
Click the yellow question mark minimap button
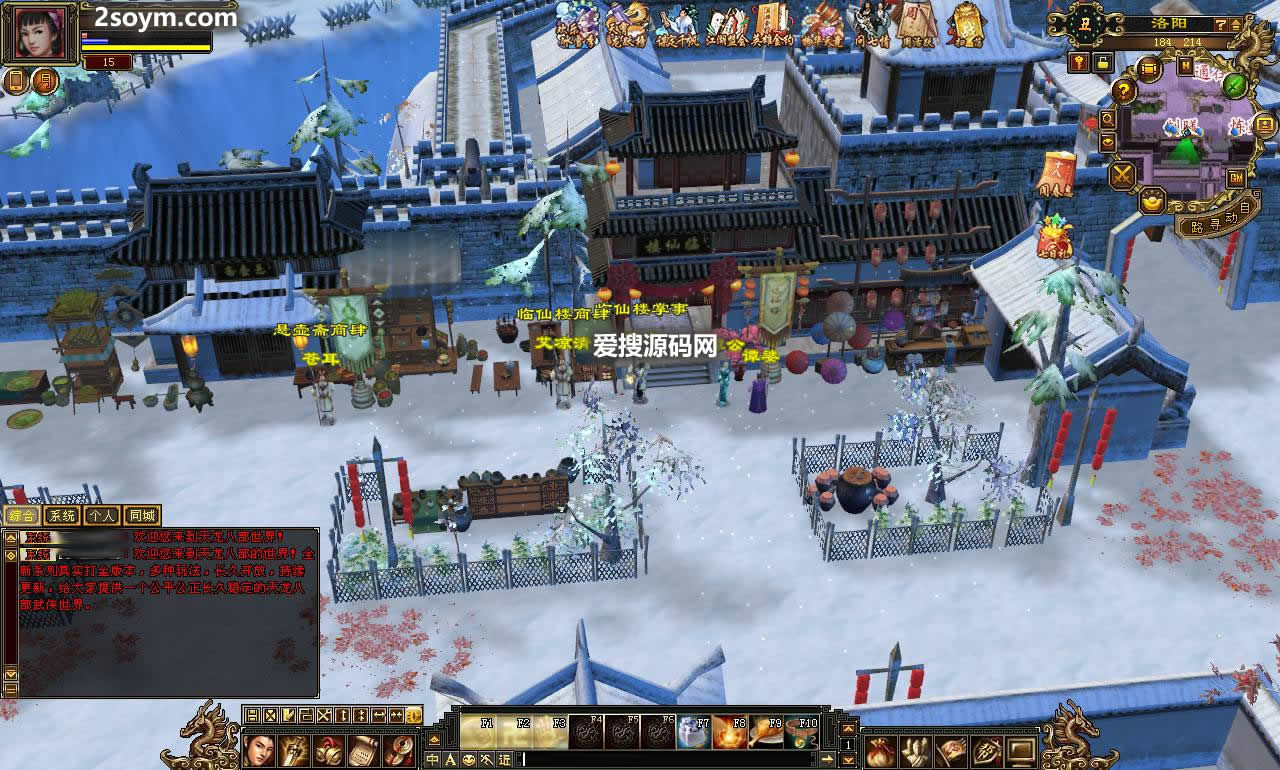tap(1124, 91)
